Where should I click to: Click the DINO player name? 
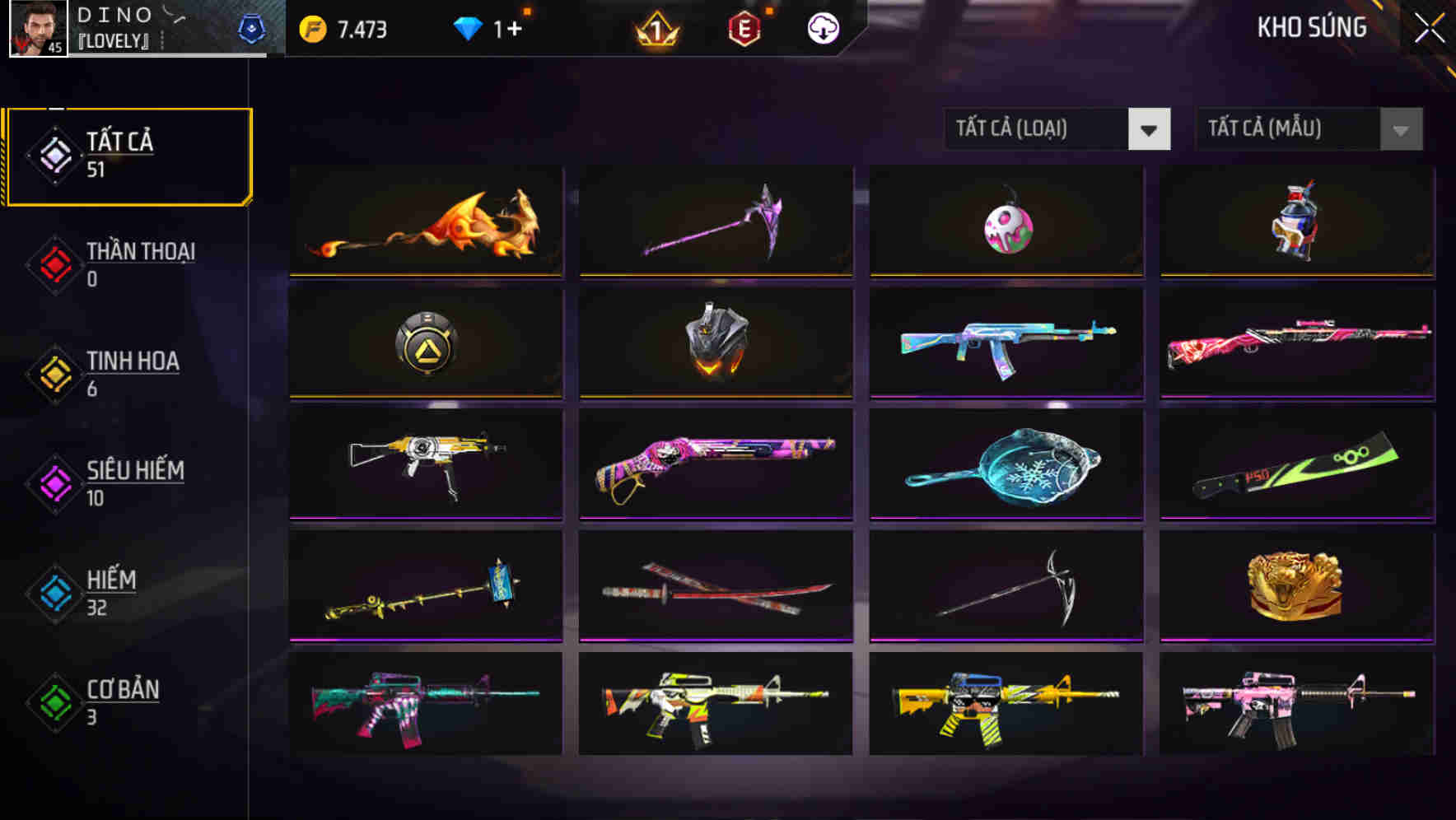click(x=114, y=15)
